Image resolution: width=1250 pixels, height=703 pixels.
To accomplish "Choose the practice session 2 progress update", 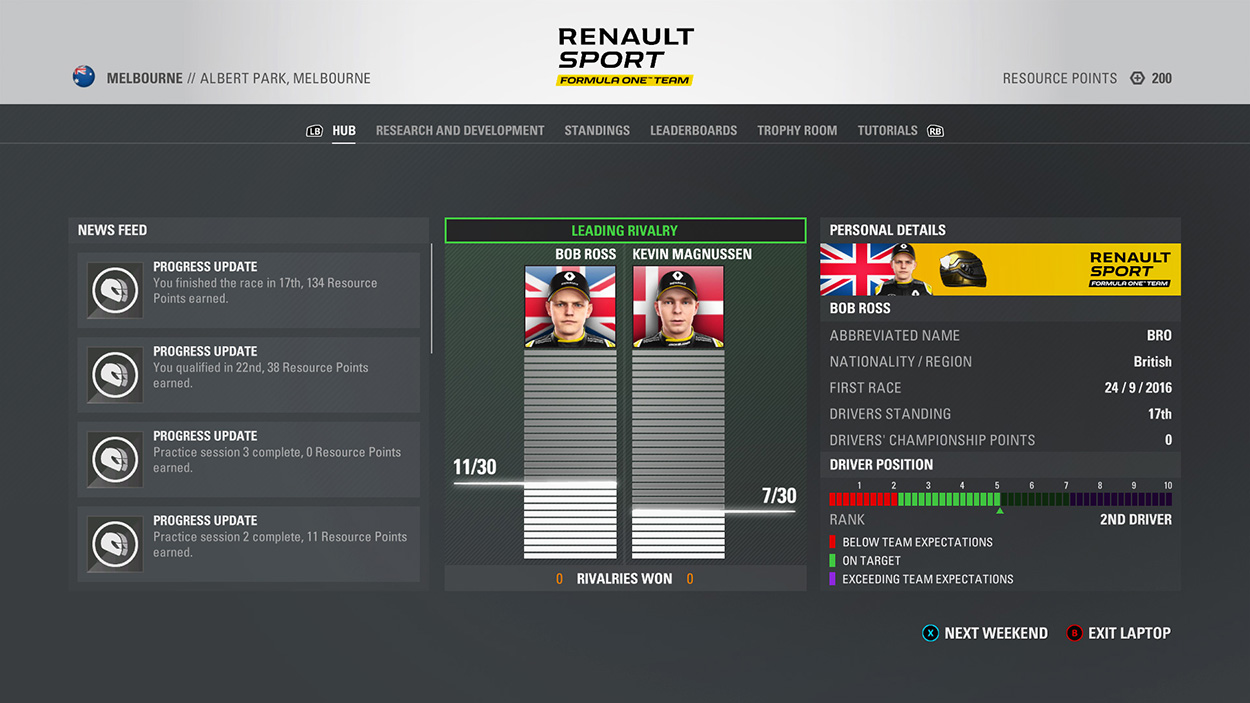I will pos(249,544).
